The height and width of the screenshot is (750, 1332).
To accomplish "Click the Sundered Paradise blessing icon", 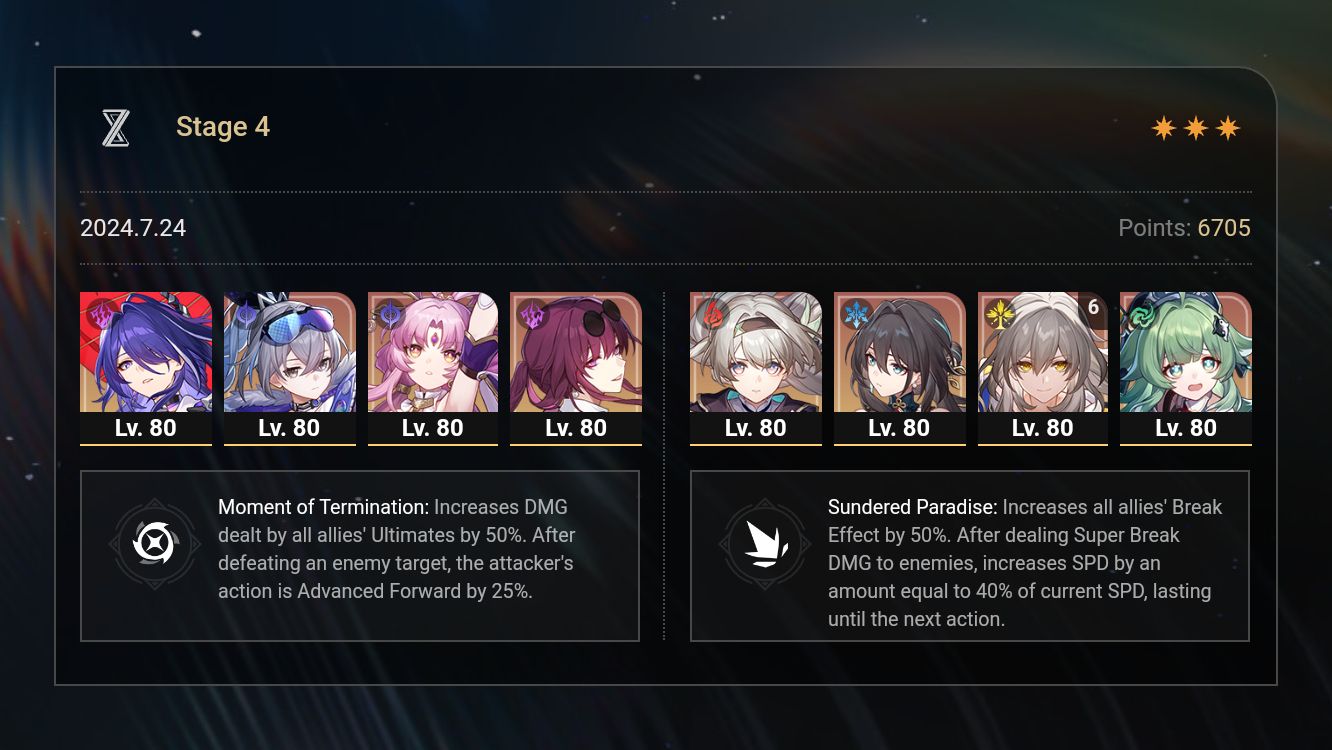I will coord(765,545).
